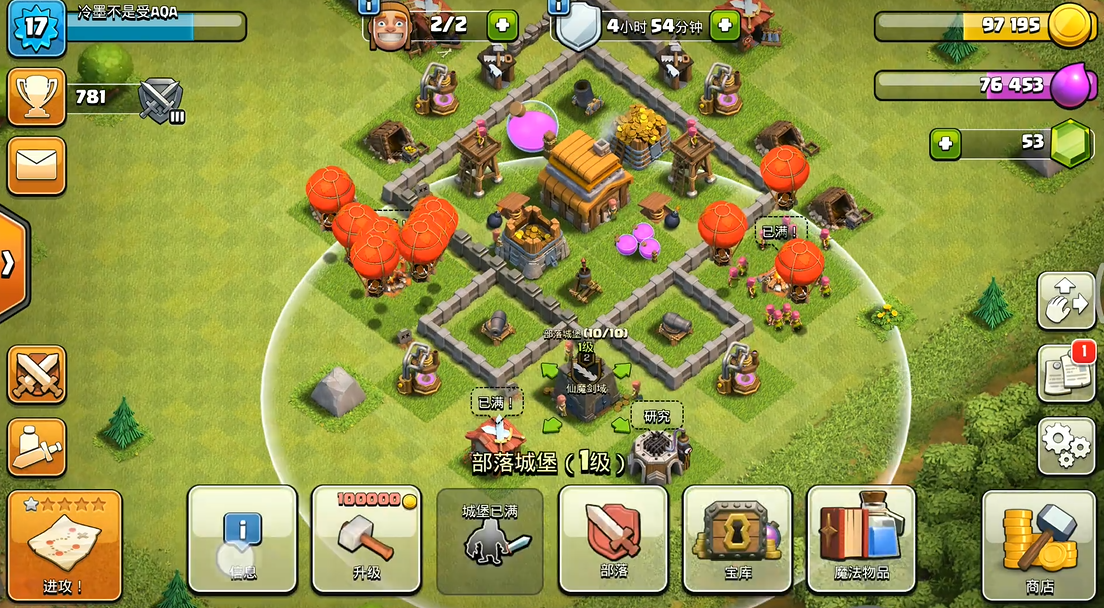Add a builder with the plus button
The image size is (1104, 608).
(502, 25)
